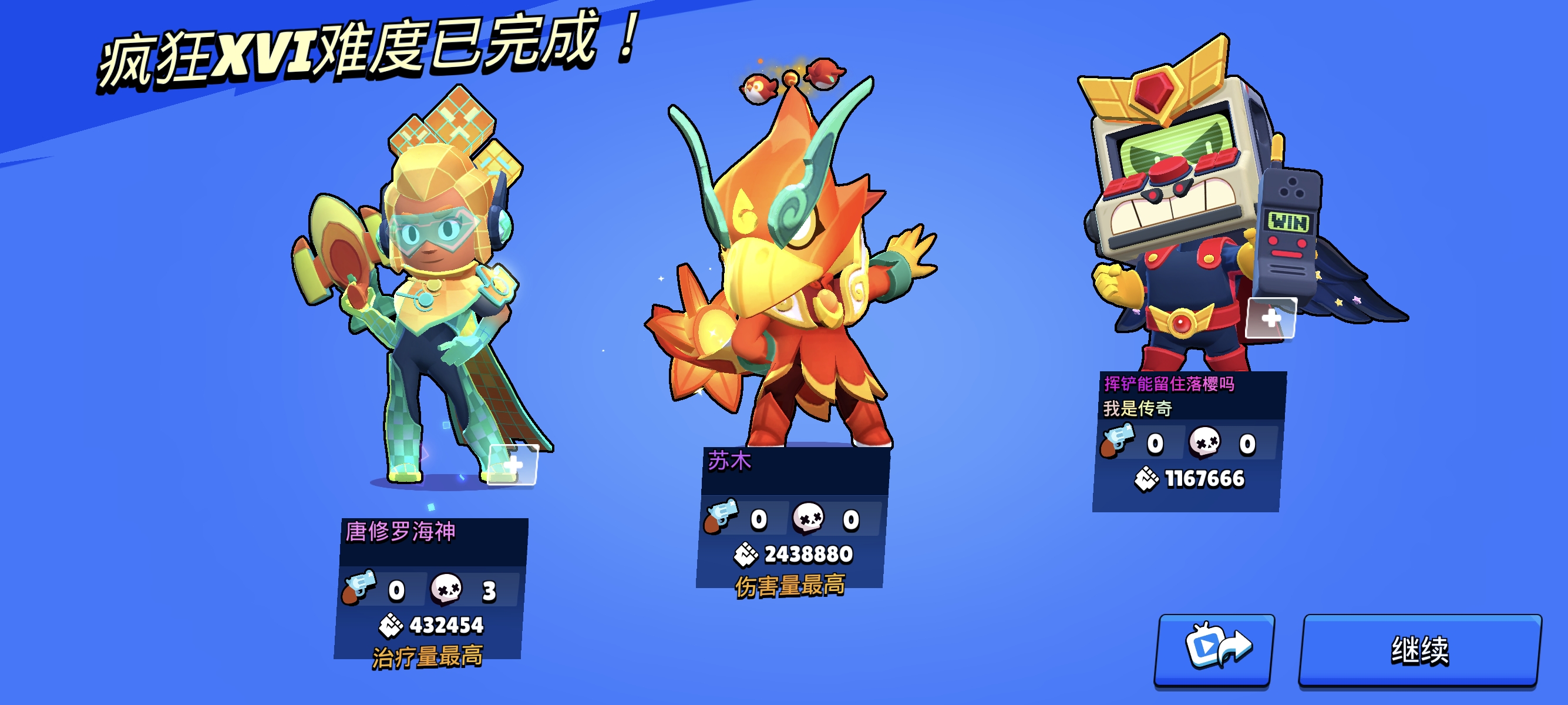Share the battle replay video
The image size is (1568, 705).
[x=1214, y=650]
